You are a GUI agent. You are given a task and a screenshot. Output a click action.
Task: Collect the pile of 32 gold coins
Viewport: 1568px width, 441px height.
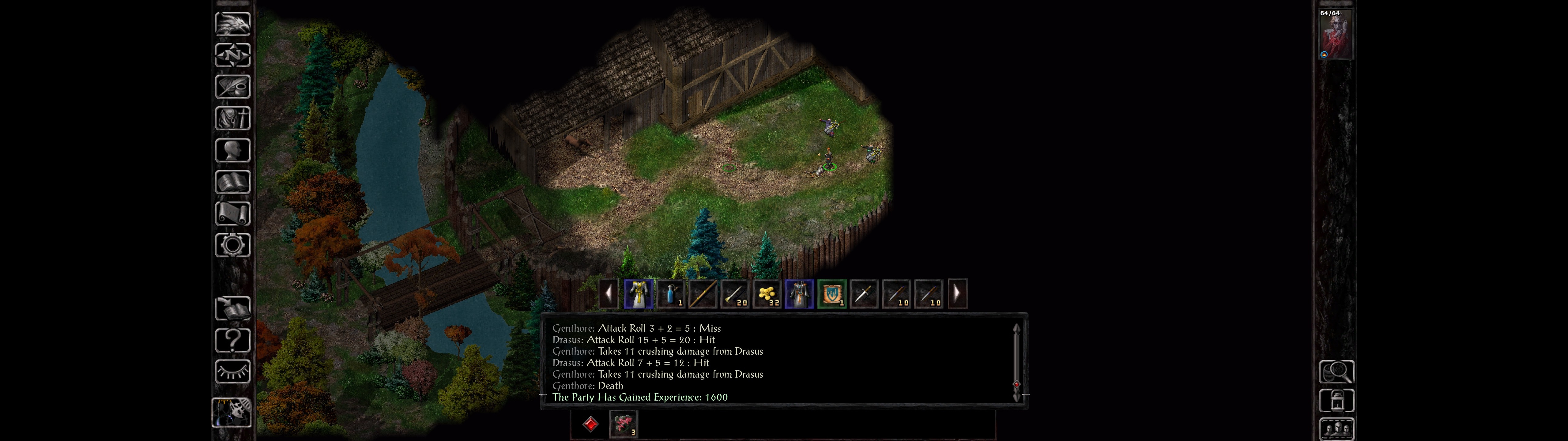pyautogui.click(x=767, y=294)
